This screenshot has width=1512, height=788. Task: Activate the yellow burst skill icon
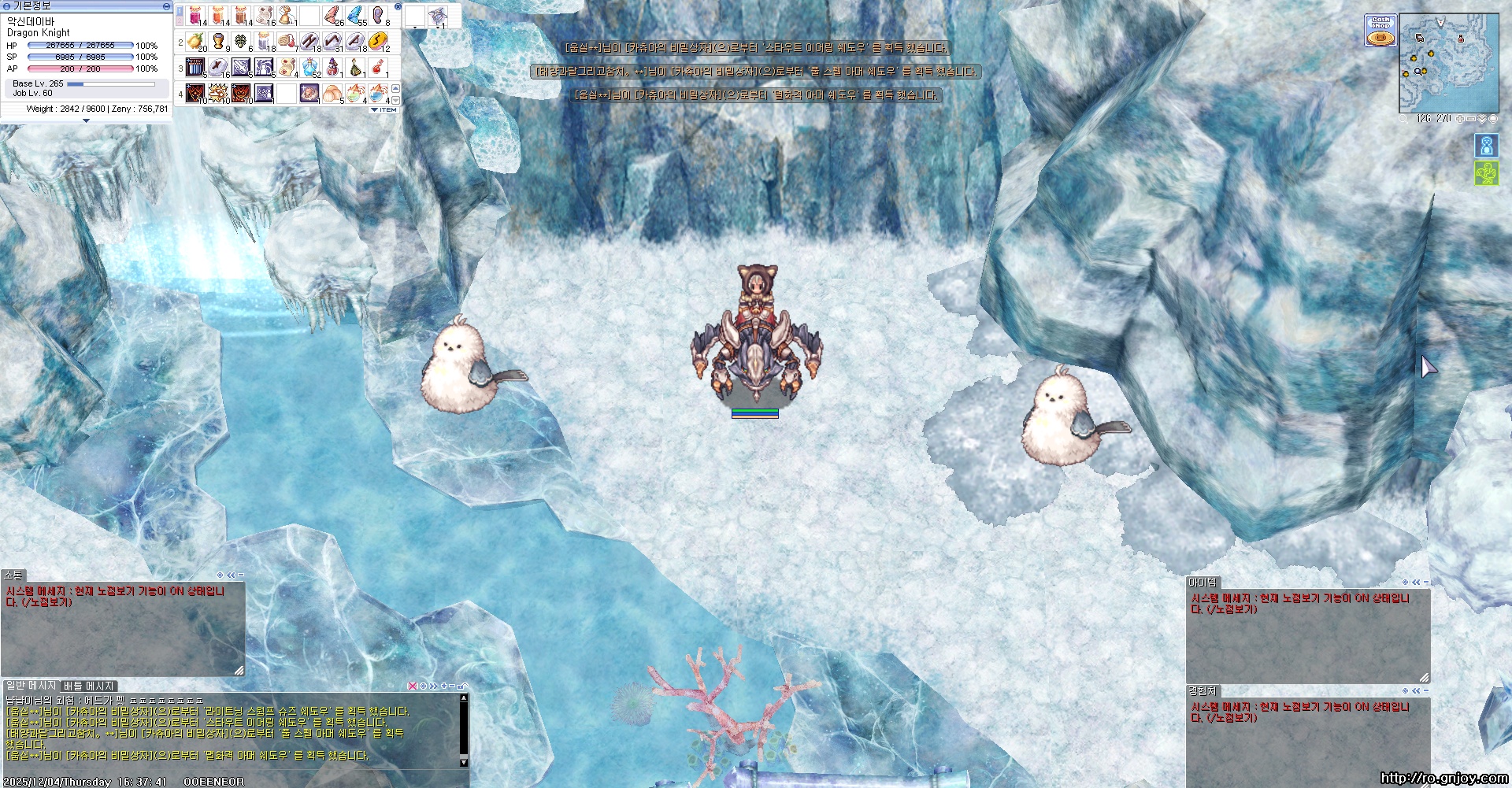pos(218,94)
